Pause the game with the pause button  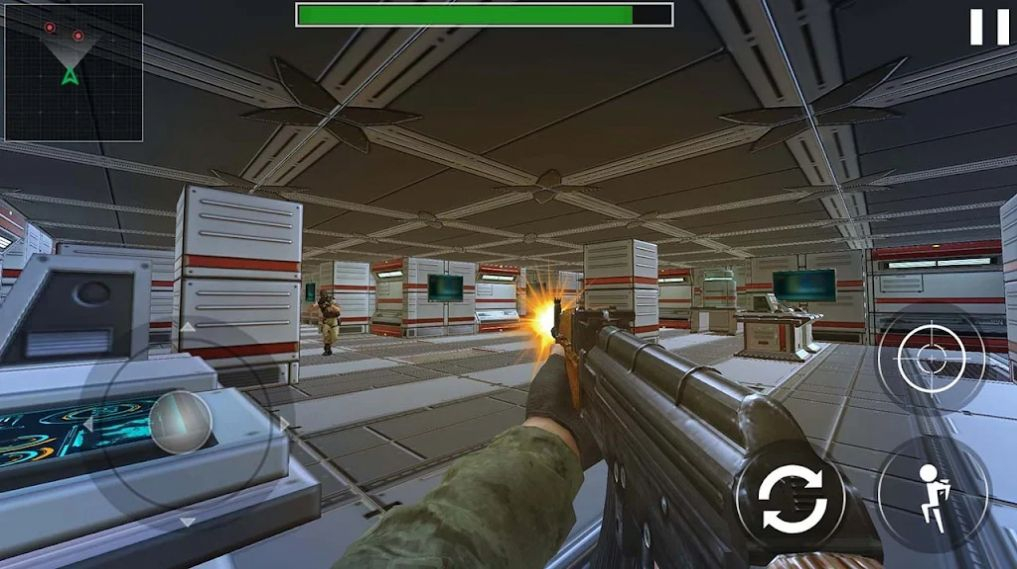[989, 27]
